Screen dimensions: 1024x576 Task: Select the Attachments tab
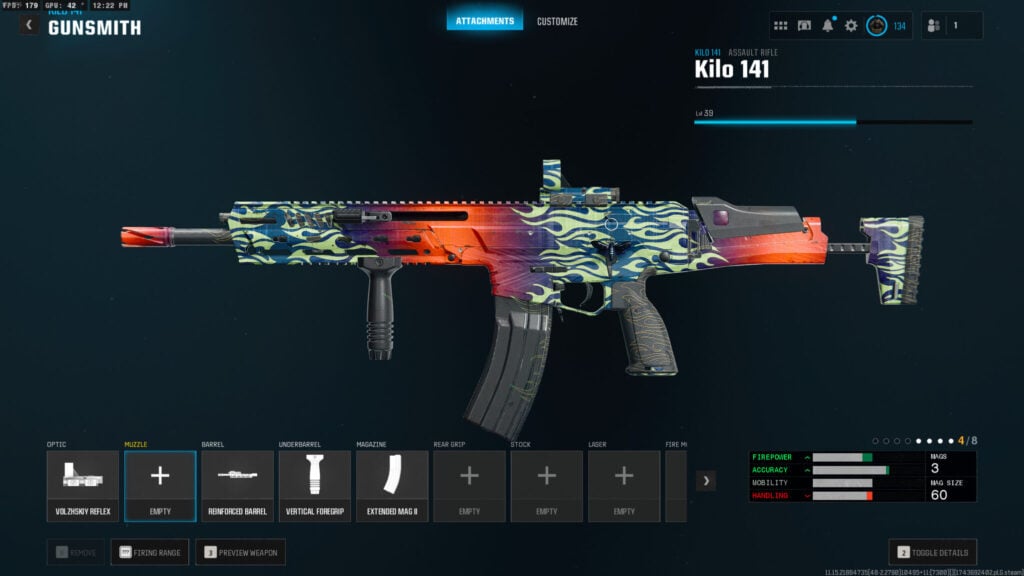tap(485, 21)
